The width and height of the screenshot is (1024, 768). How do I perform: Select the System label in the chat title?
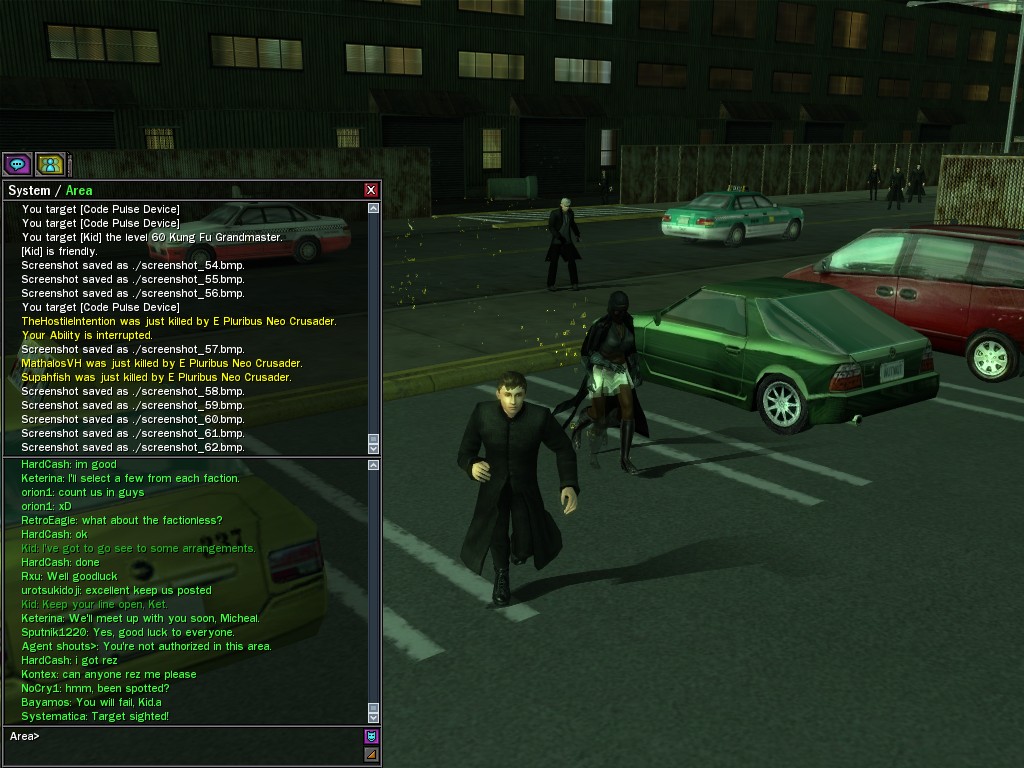(x=29, y=190)
